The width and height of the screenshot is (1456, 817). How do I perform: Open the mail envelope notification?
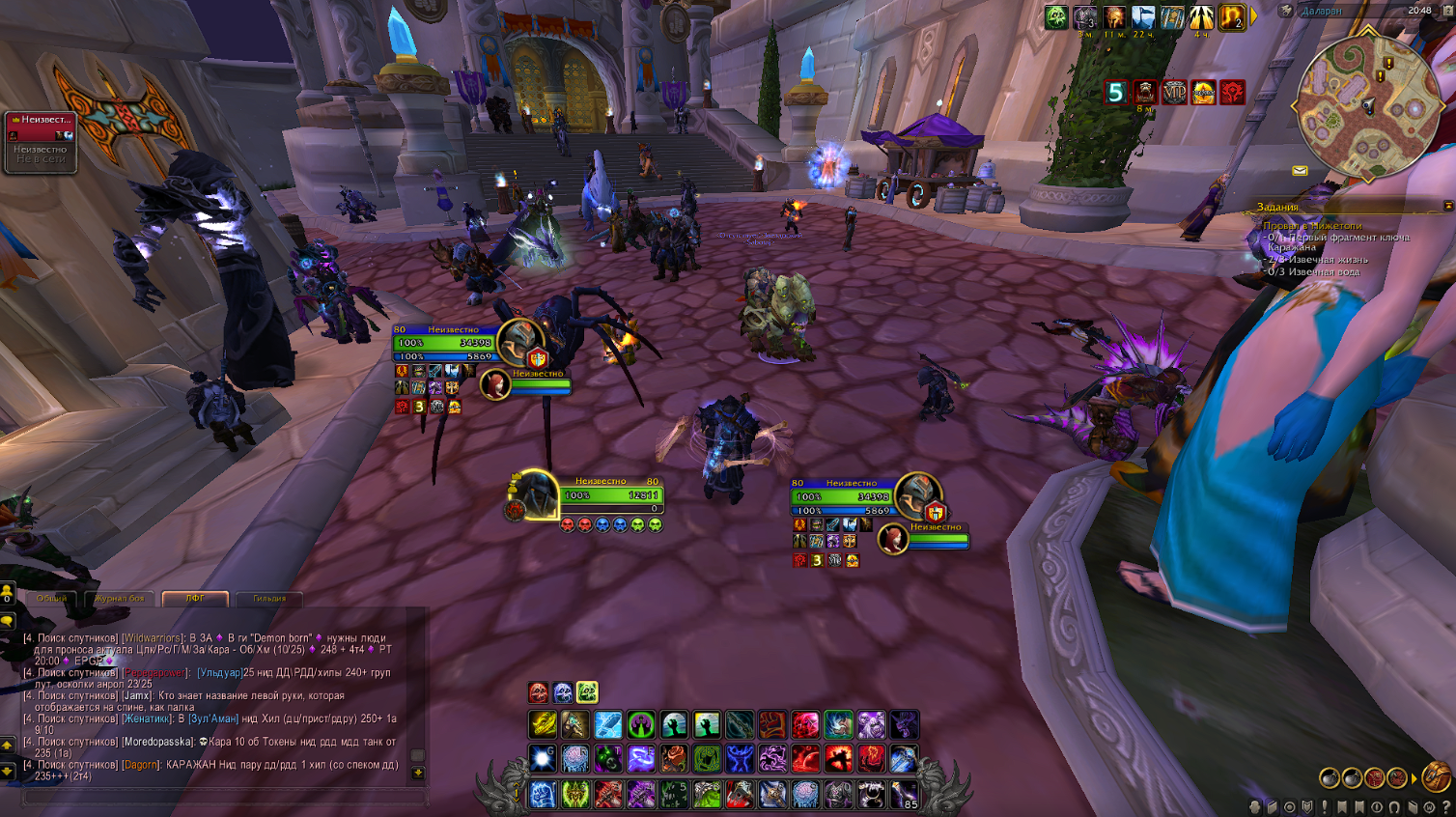click(x=1300, y=171)
